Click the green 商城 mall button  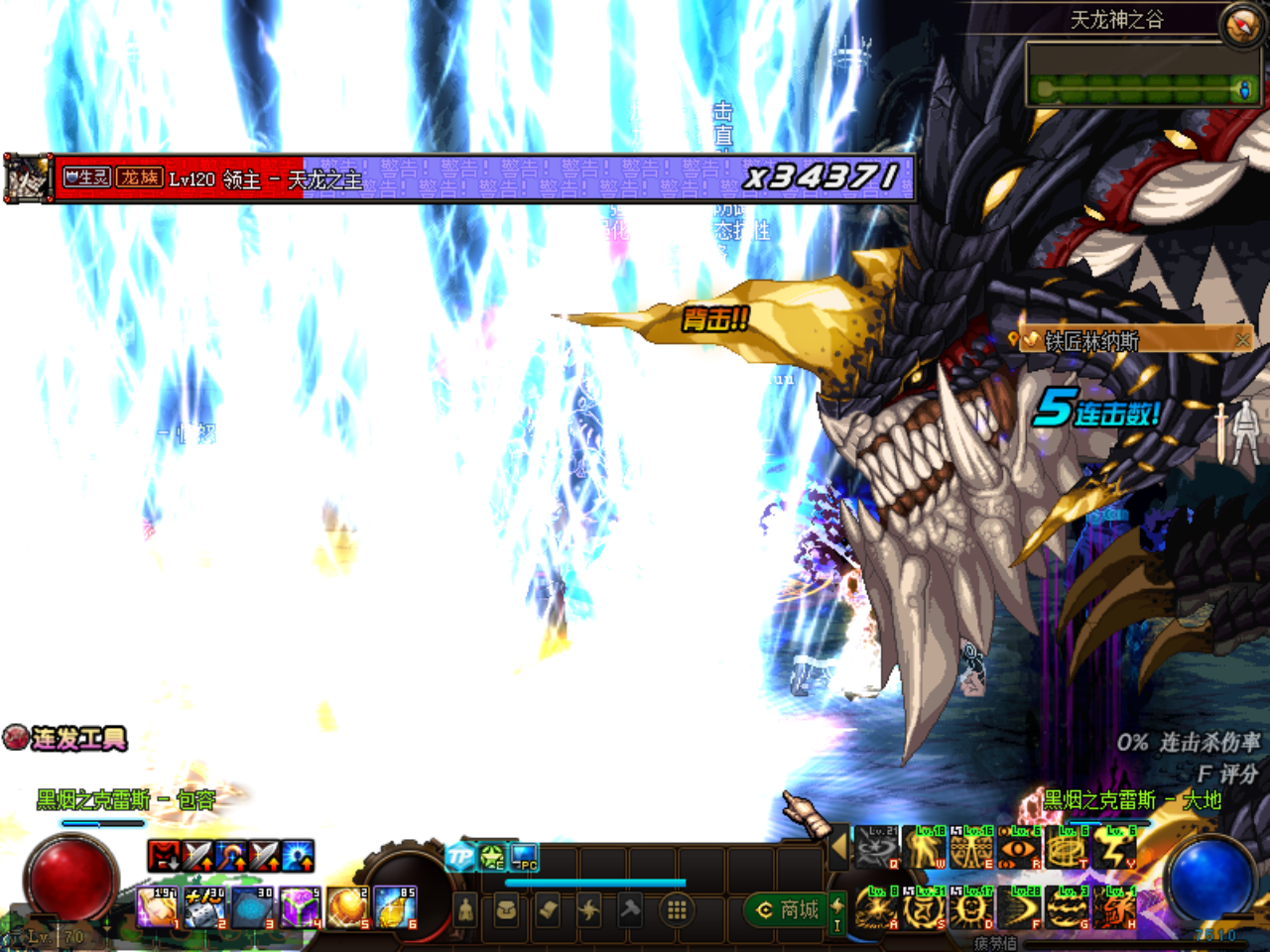(785, 908)
